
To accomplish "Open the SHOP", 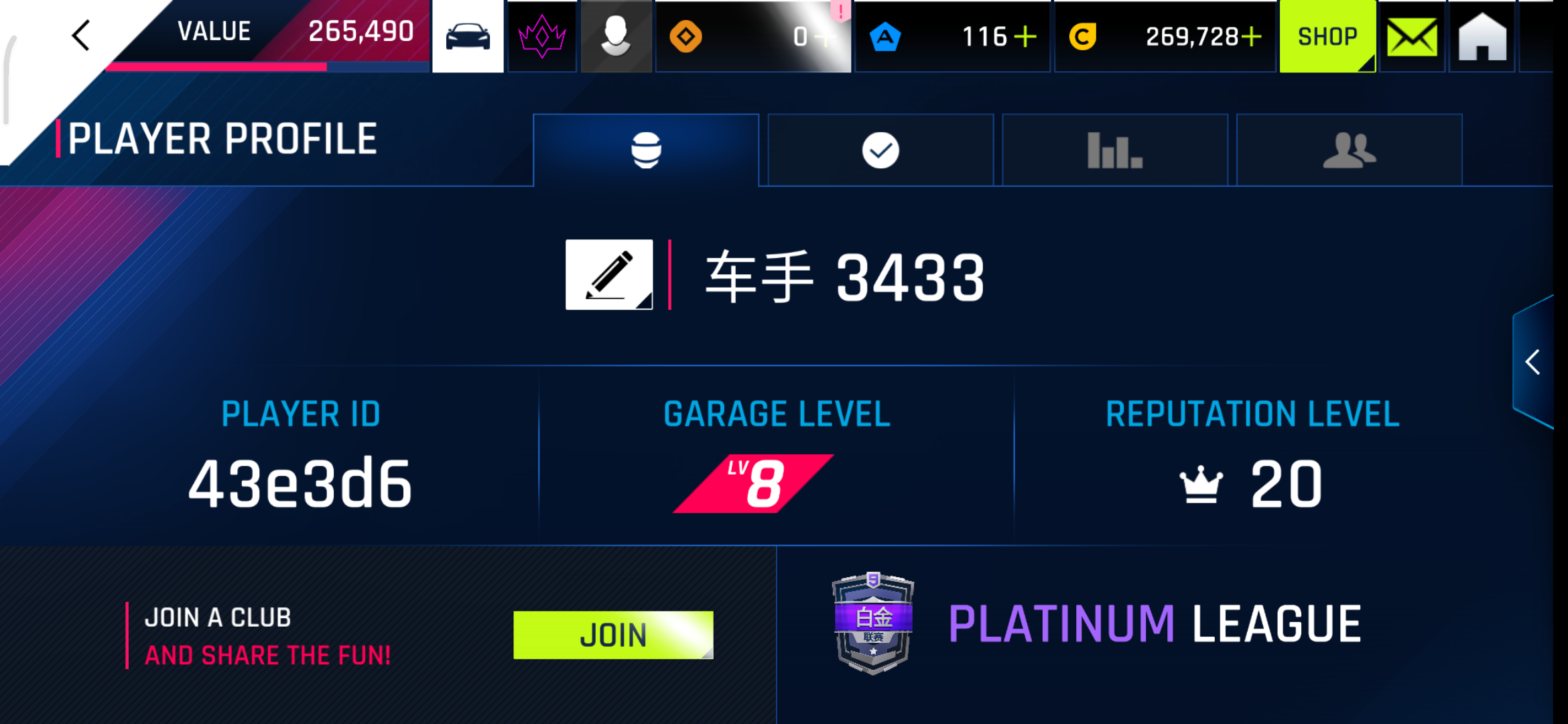I will coord(1327,36).
